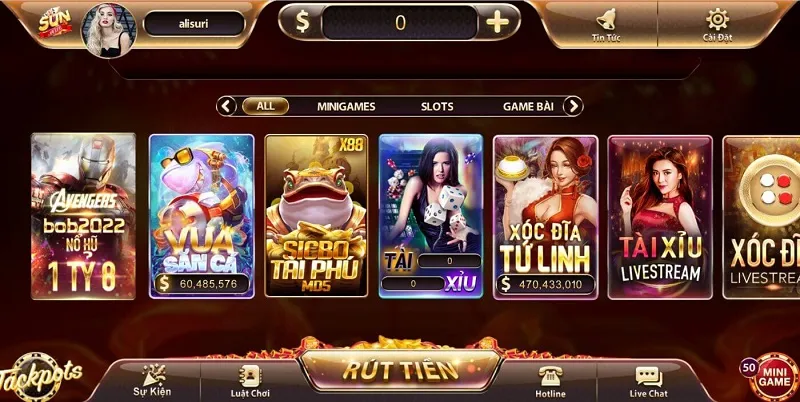The image size is (800, 402).
Task: Add funds with the plus button
Action: (496, 22)
